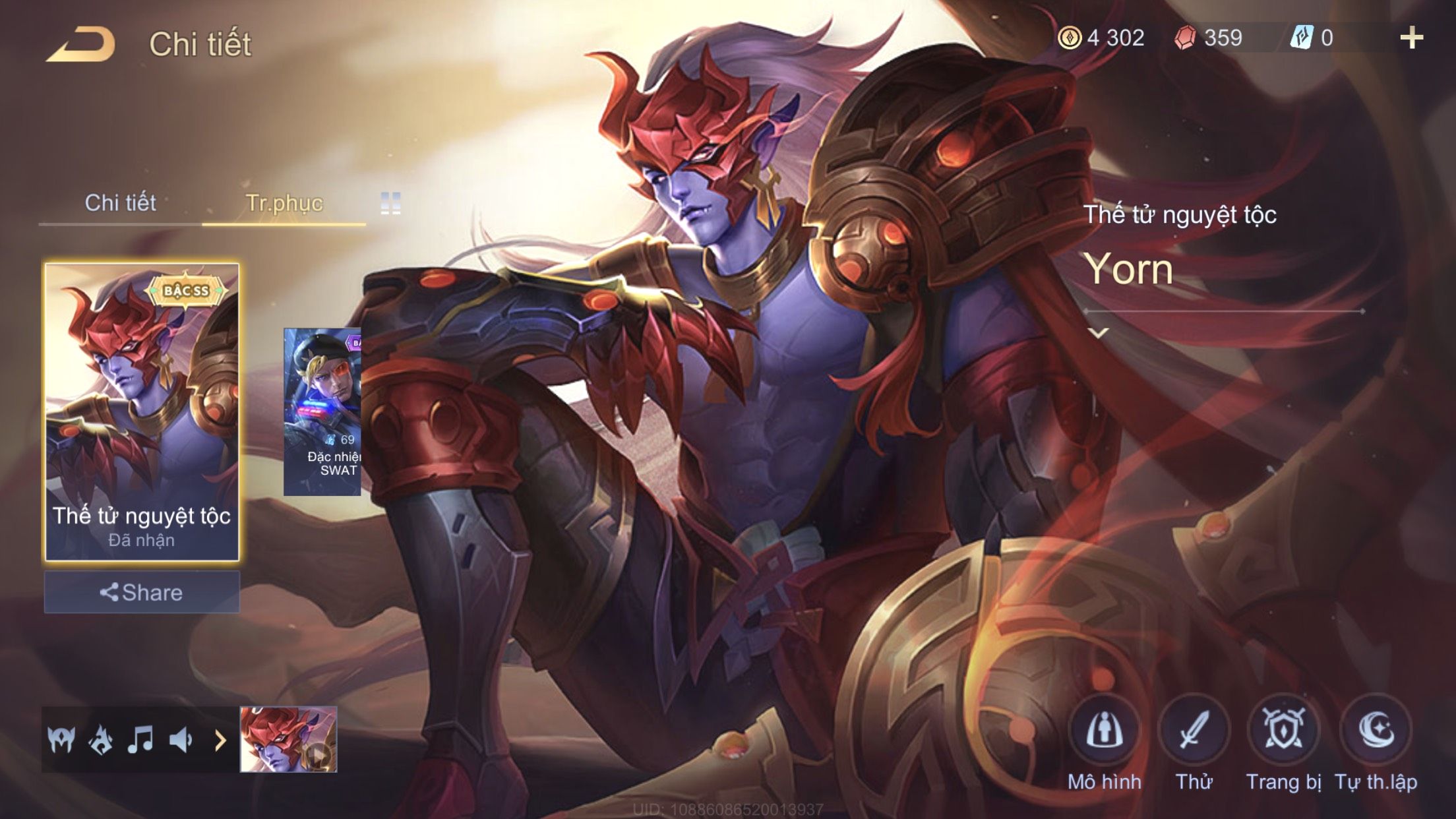
Task: Open Tự th.lập custom settings
Action: [x=1376, y=732]
